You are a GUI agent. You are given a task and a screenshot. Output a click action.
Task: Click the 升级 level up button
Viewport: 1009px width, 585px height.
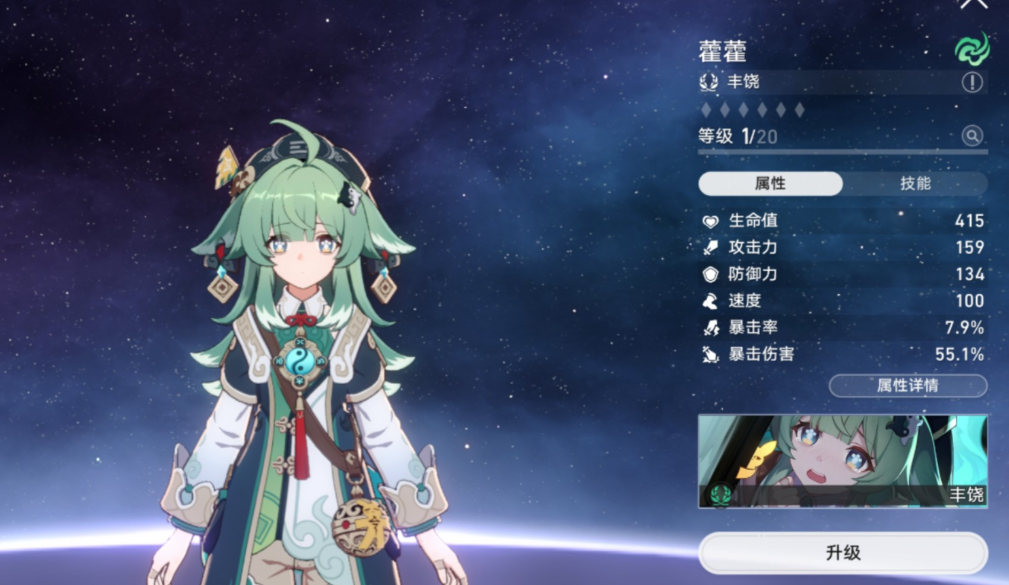click(842, 552)
